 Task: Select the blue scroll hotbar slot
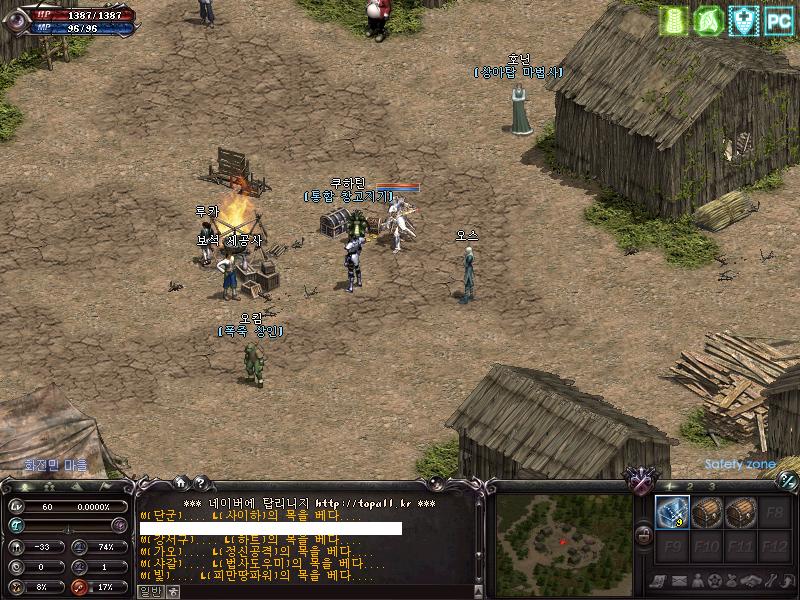pos(672,512)
